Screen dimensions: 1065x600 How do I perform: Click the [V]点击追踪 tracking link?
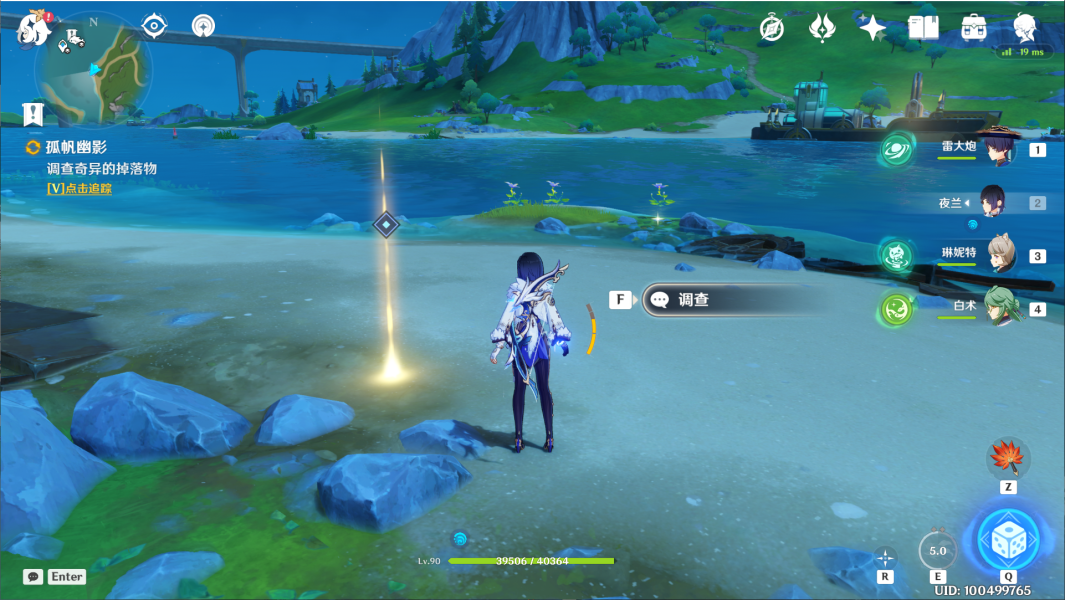79,188
